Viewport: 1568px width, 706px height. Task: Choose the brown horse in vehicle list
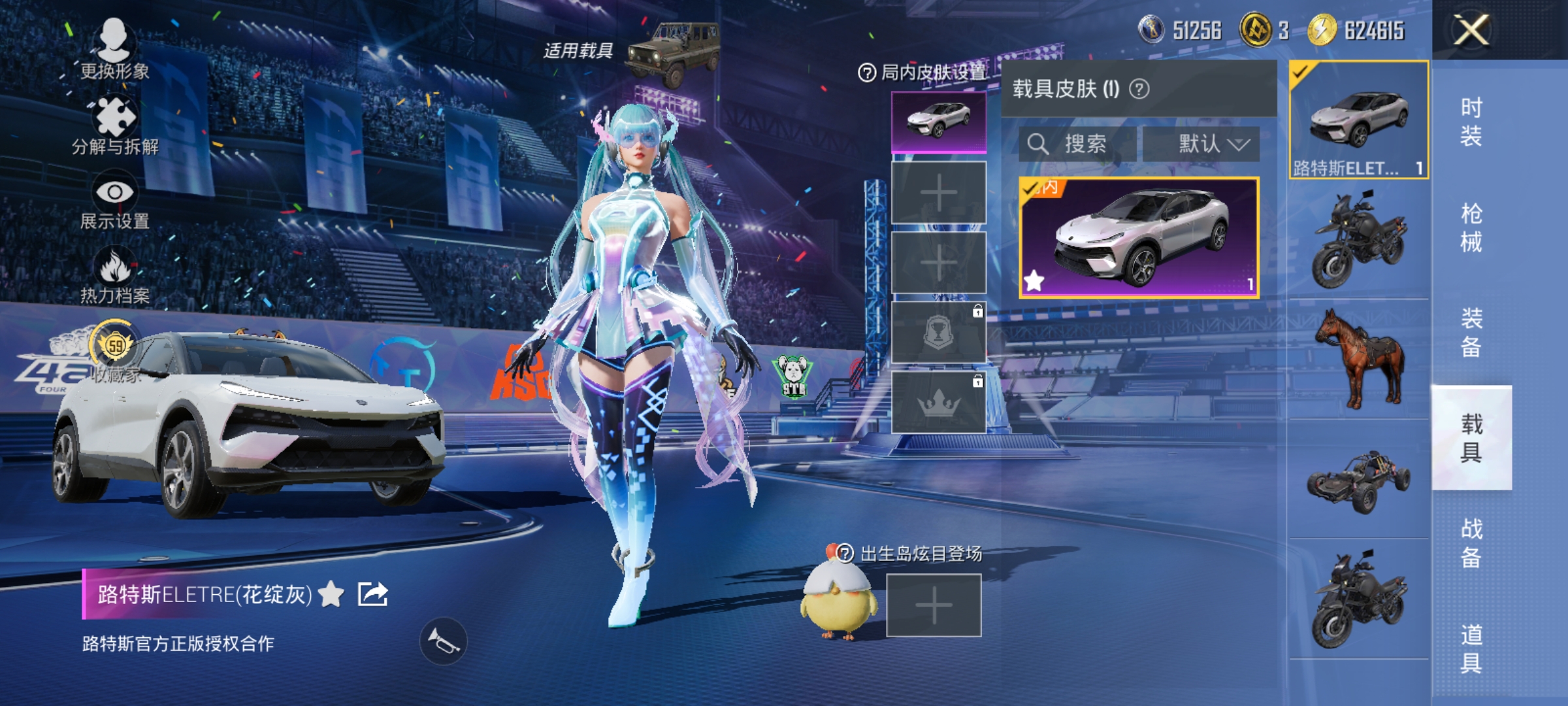click(1359, 358)
